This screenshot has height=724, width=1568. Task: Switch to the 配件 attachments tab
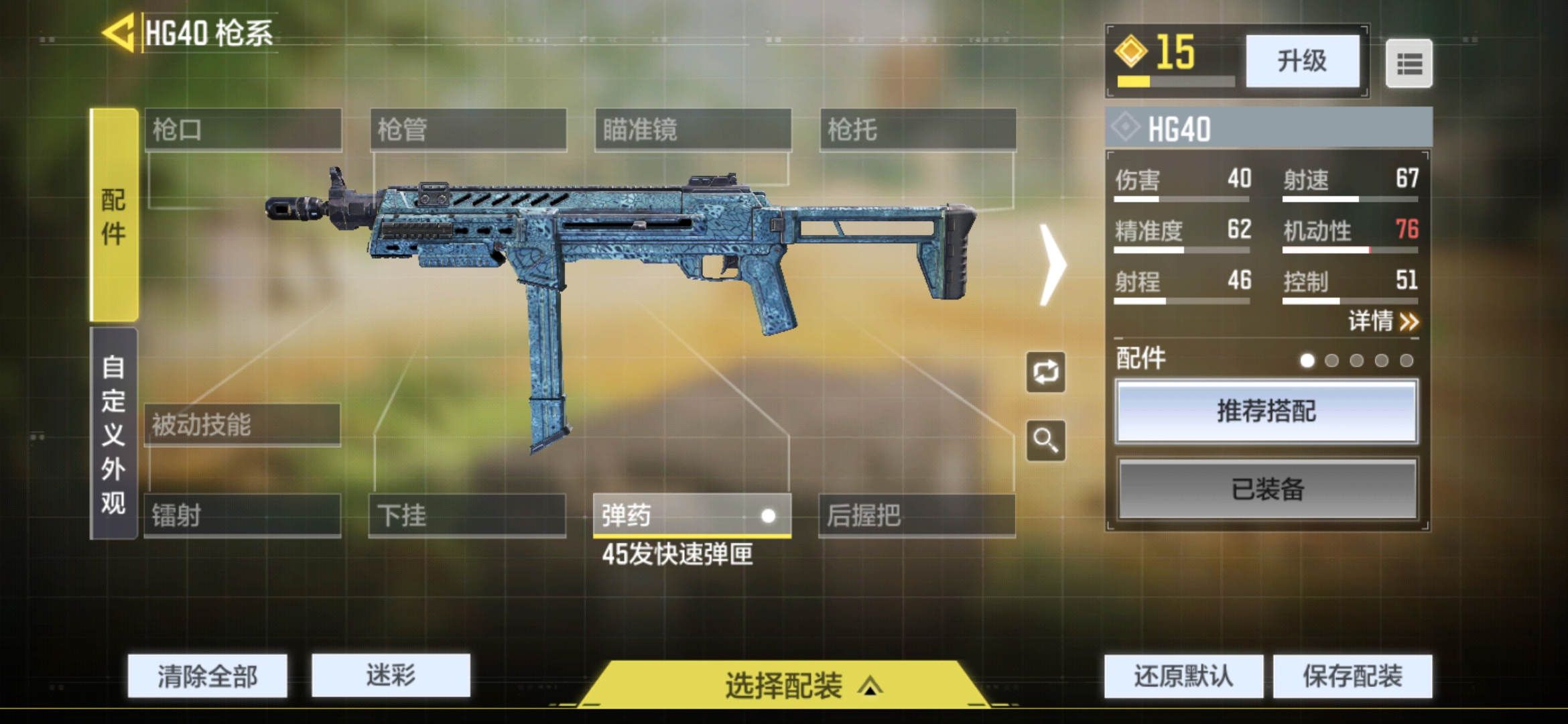point(114,215)
